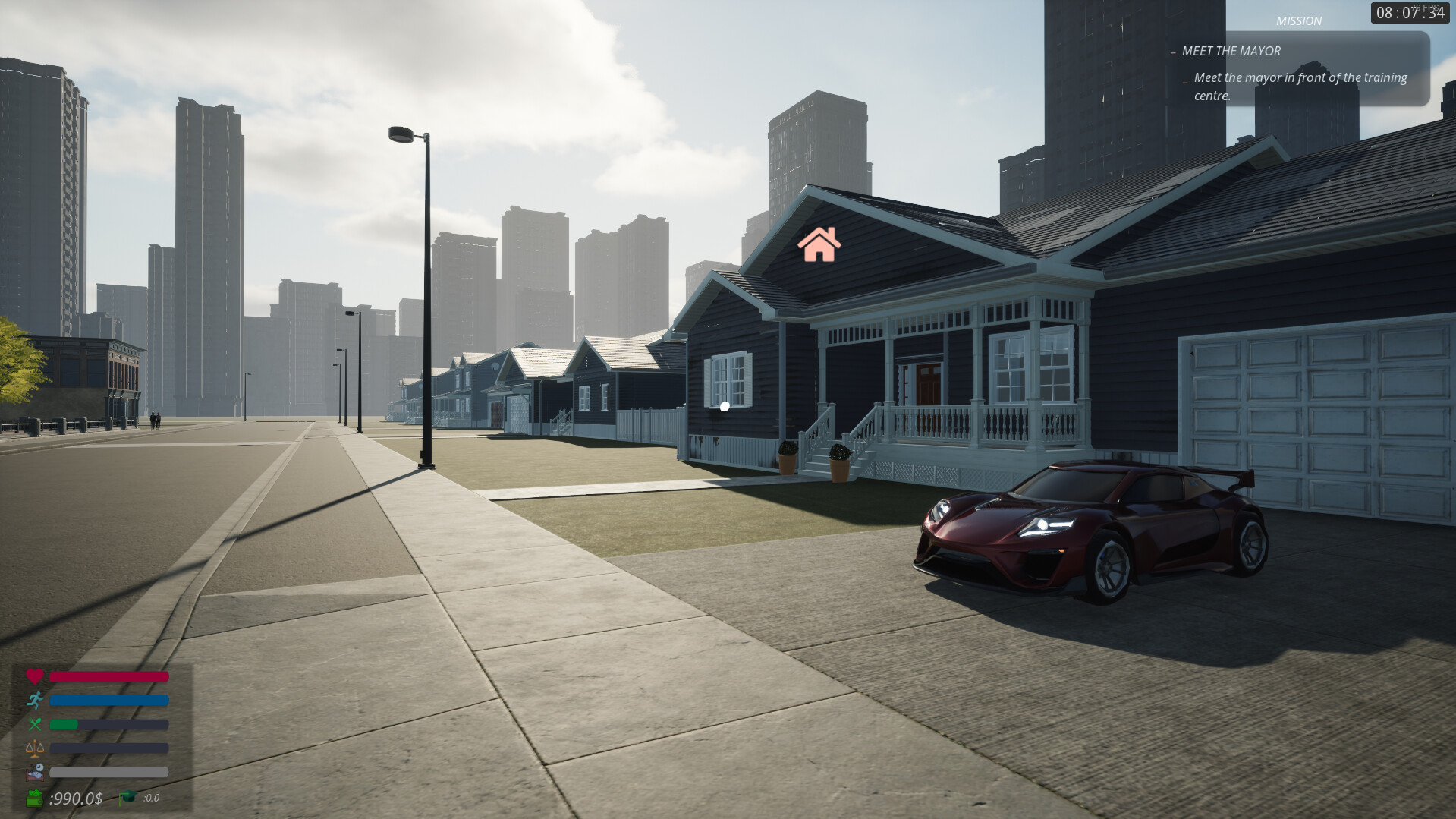The image size is (1456, 819).
Task: Click the scales of justice icon
Action: click(36, 748)
